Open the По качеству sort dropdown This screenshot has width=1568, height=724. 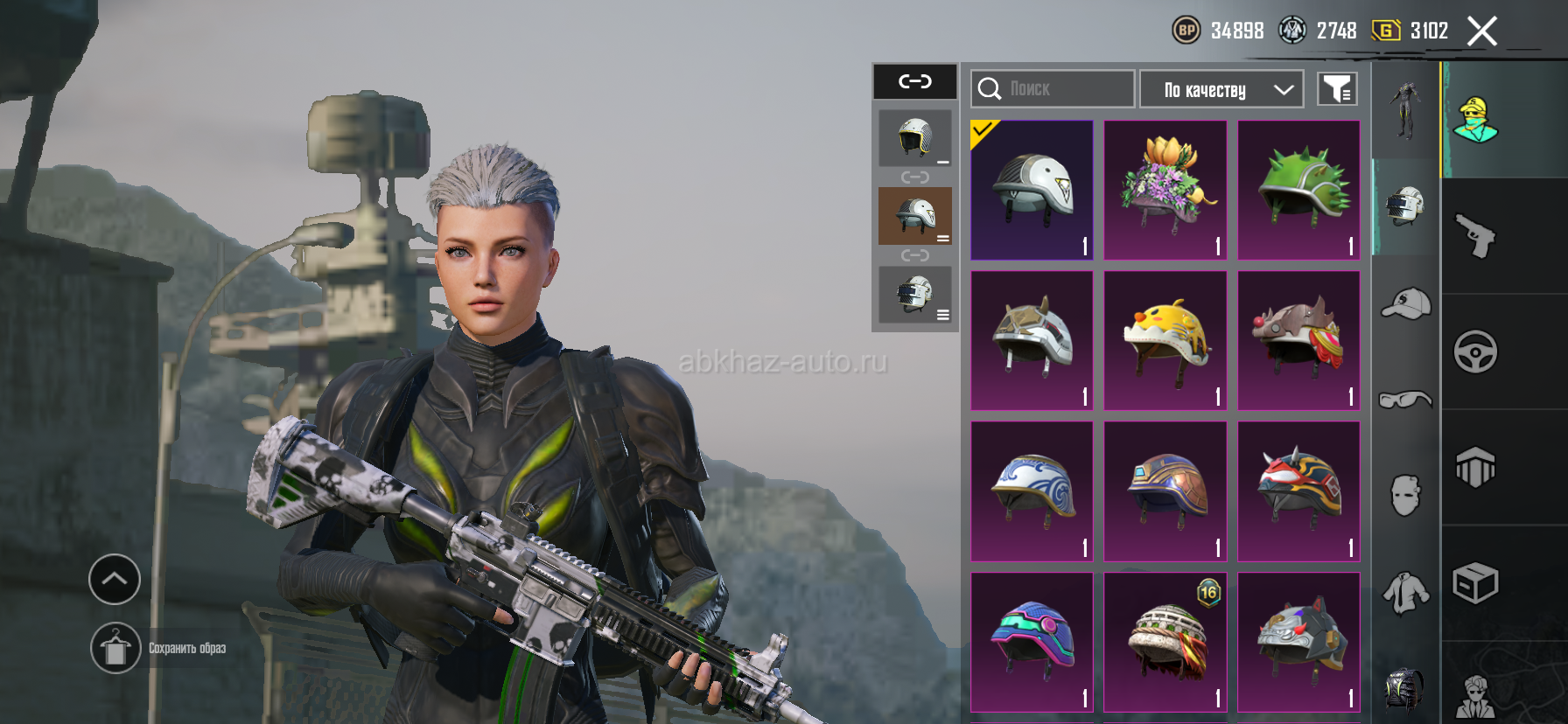1221,89
